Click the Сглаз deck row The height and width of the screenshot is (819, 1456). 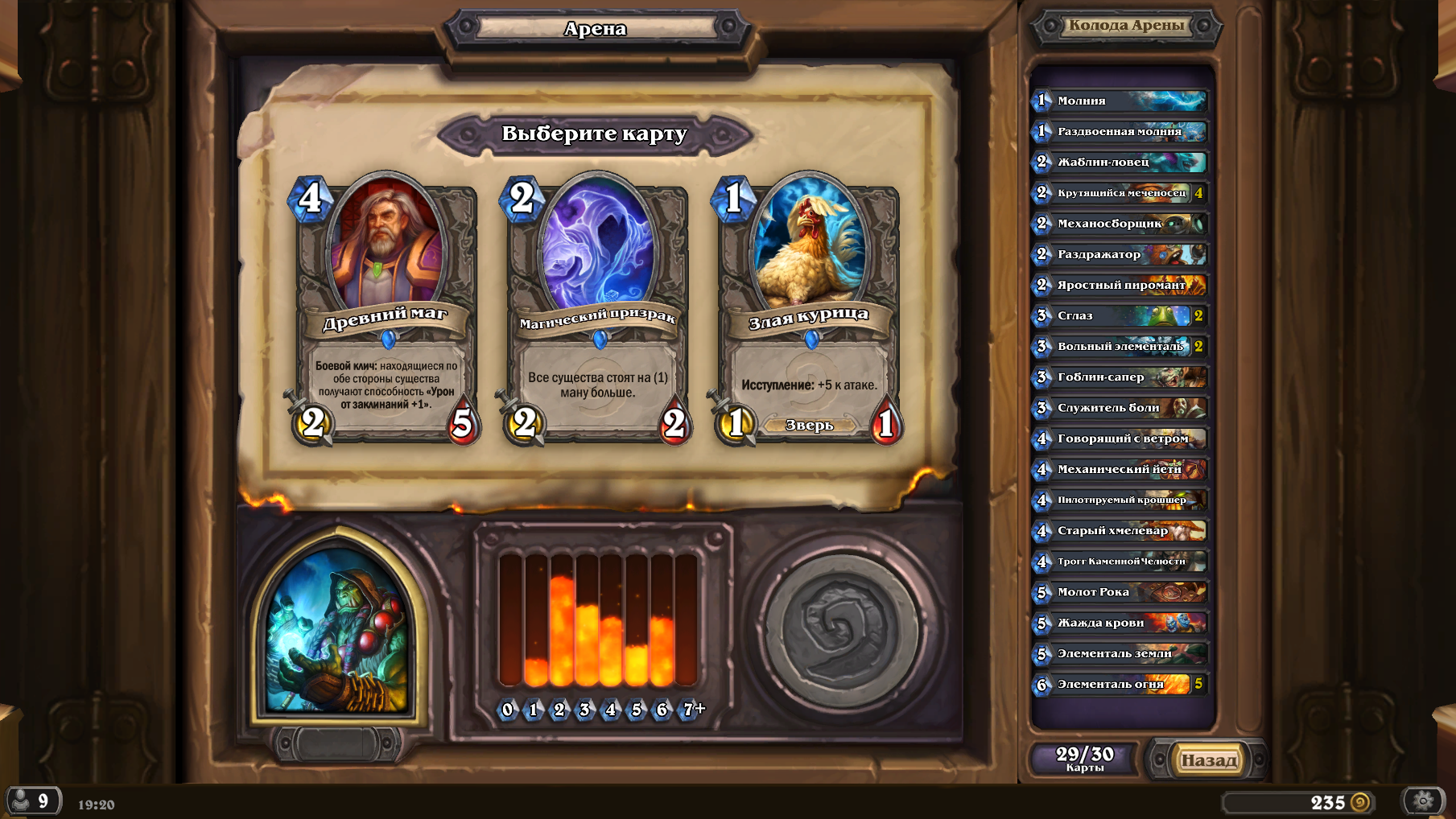point(1120,315)
